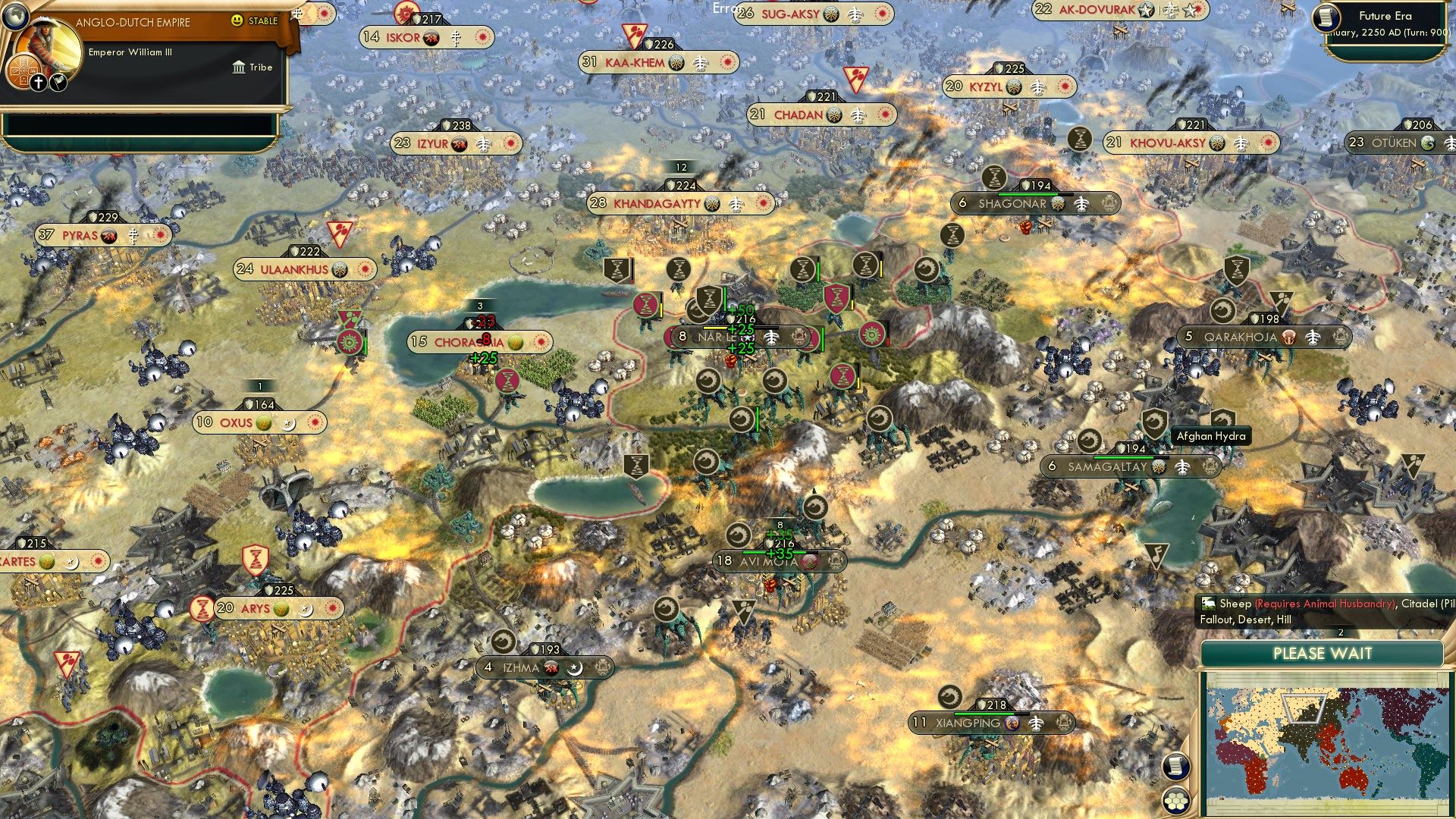Click the STABLE smiley happiness indicator

coord(237,20)
